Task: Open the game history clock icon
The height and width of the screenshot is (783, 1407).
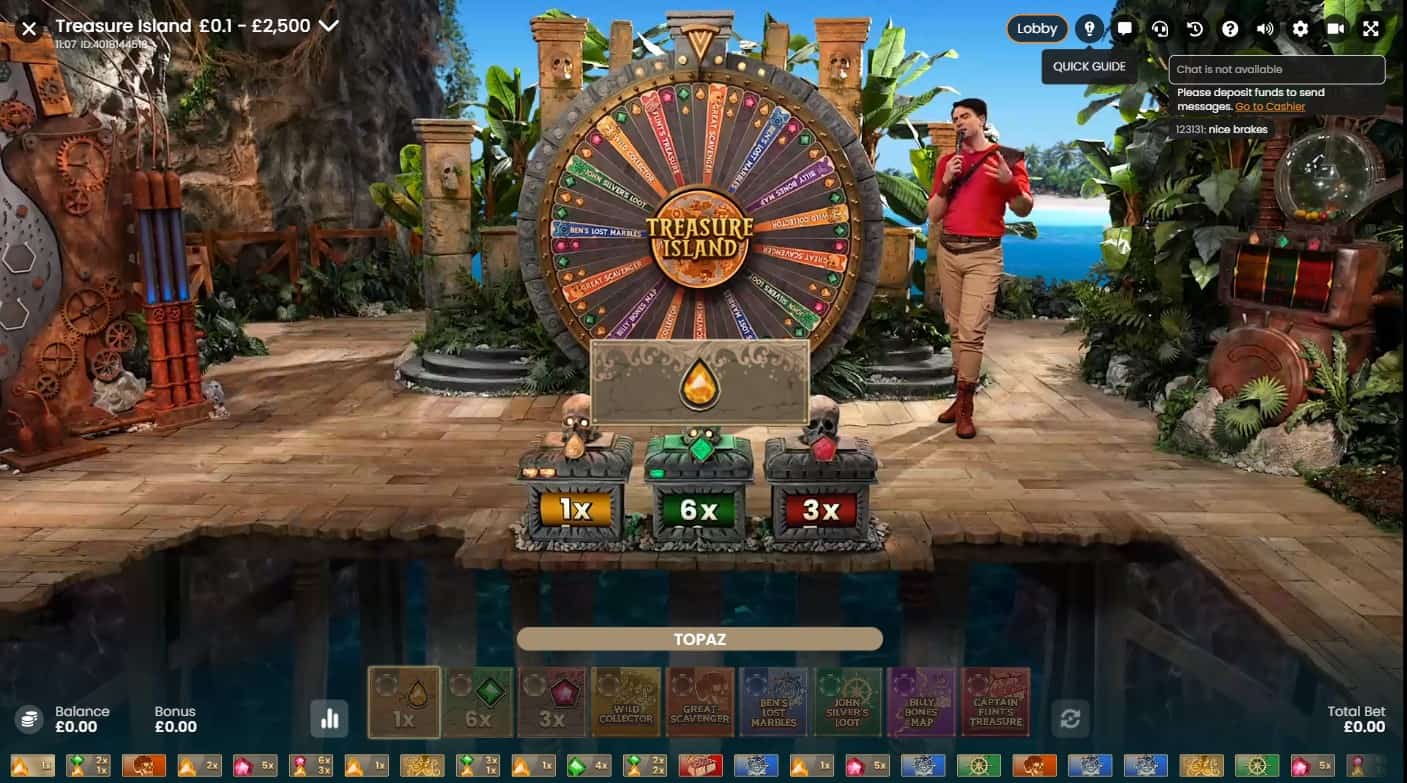Action: [1195, 29]
